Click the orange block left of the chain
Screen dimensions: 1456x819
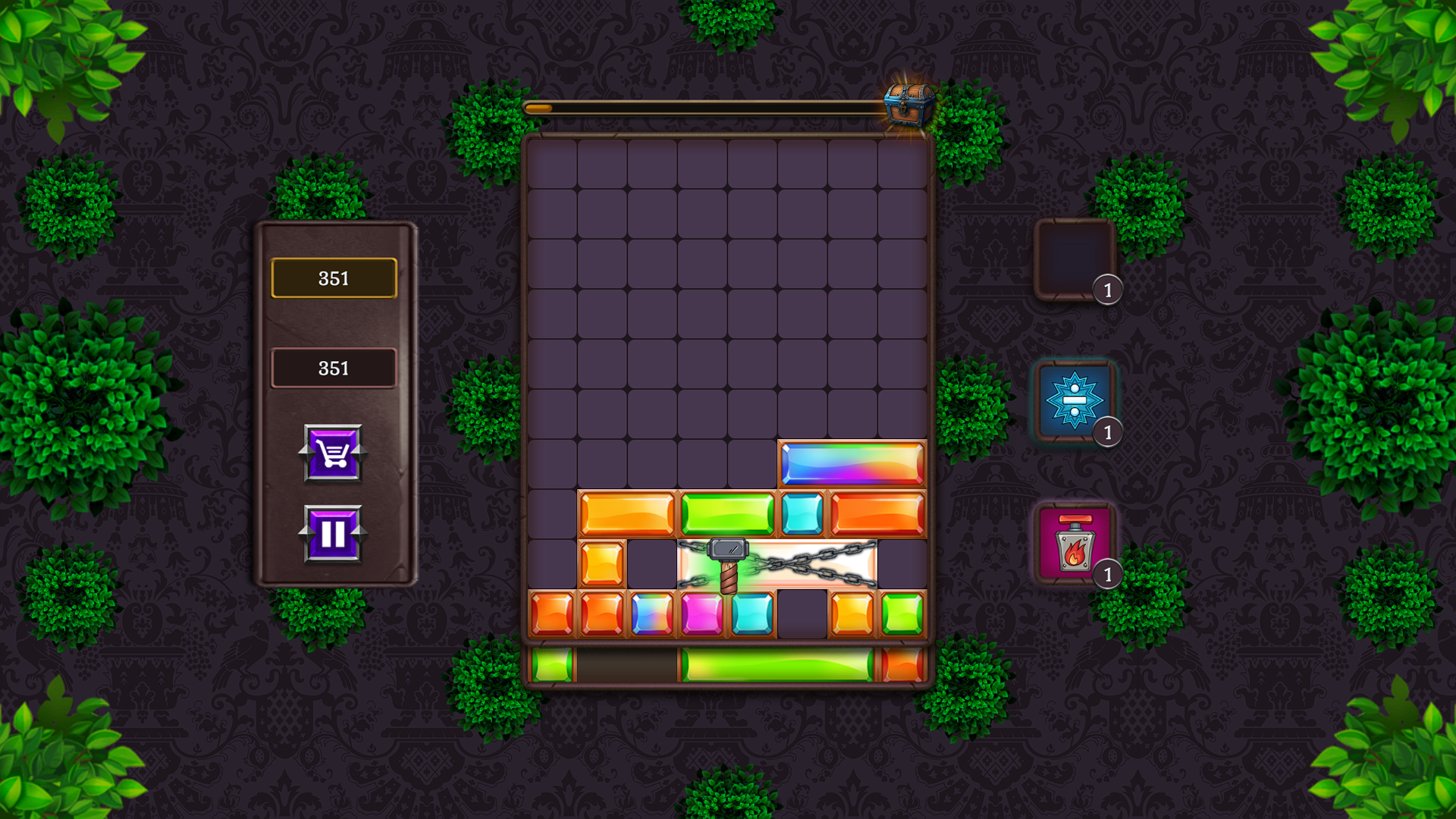coord(603,563)
